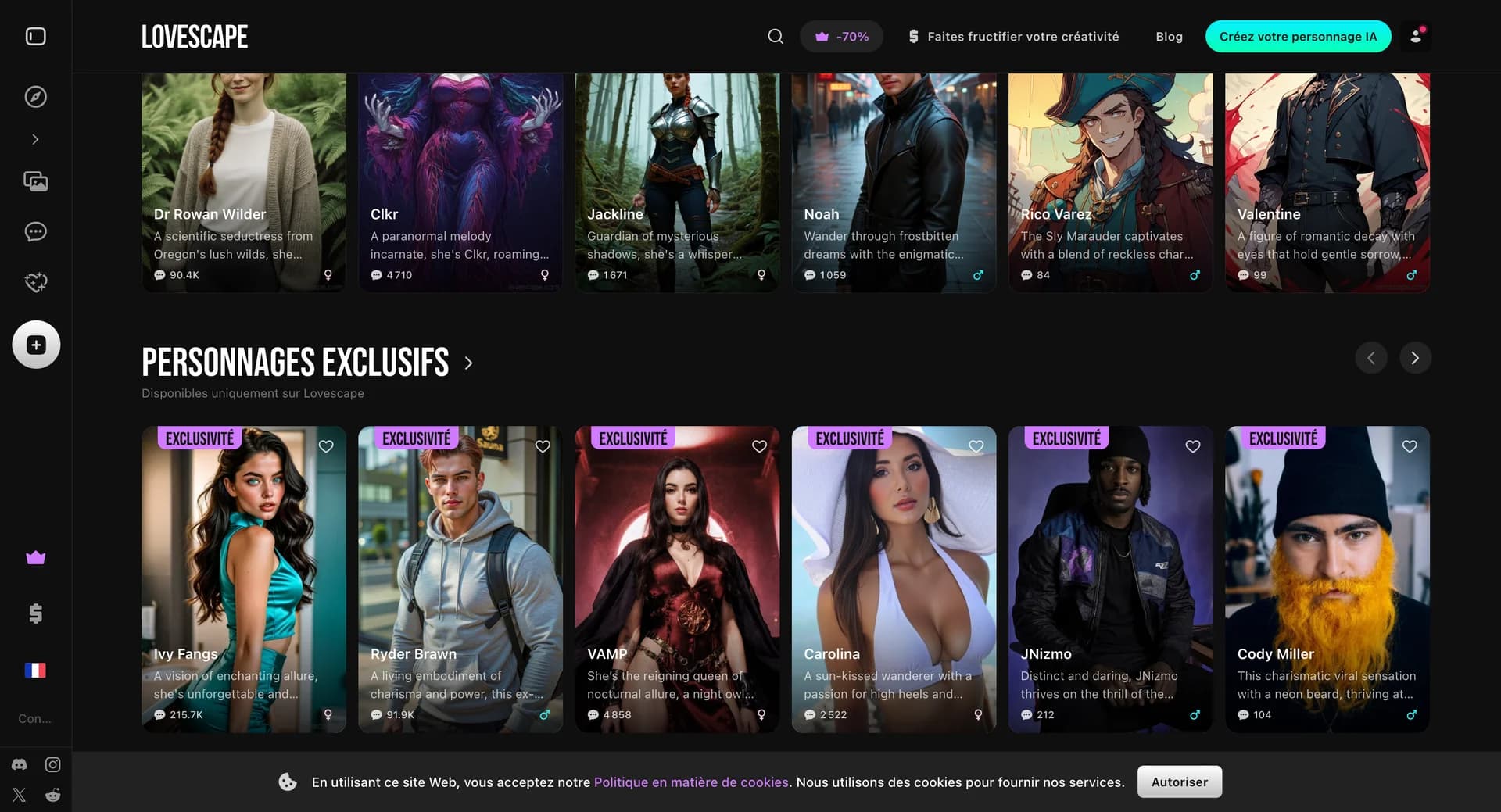This screenshot has width=1501, height=812.
Task: Select the dollar earnings icon in the sidebar
Action: 35,613
